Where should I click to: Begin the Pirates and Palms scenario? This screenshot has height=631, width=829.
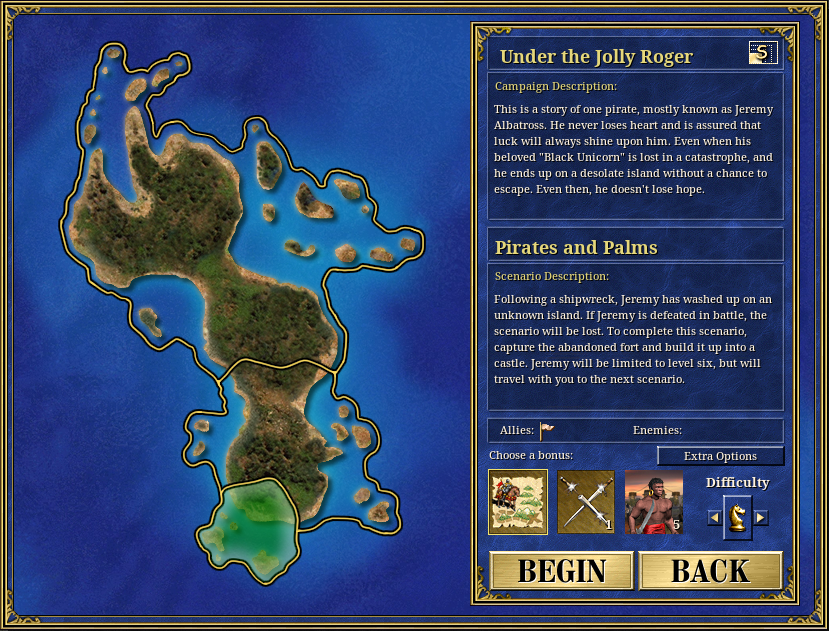[561, 571]
